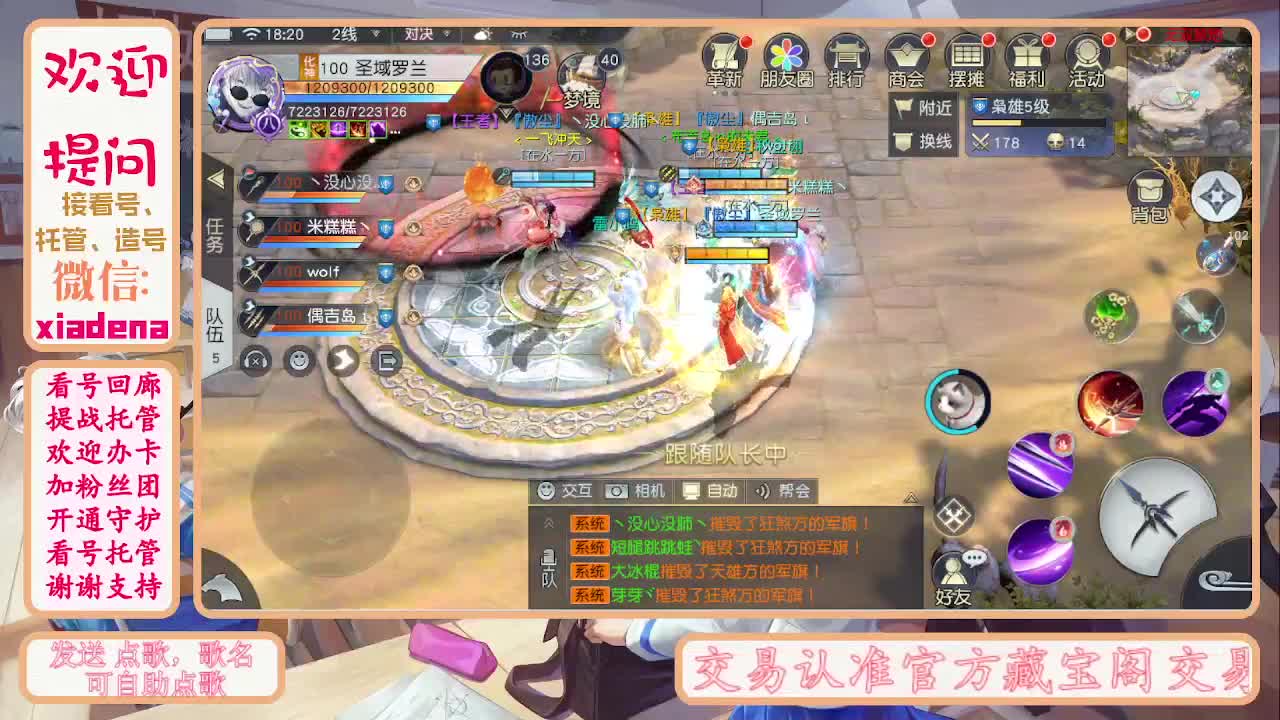Collapse chat using the small chevron
Screen dimensions: 1280x720
pyautogui.click(x=911, y=498)
